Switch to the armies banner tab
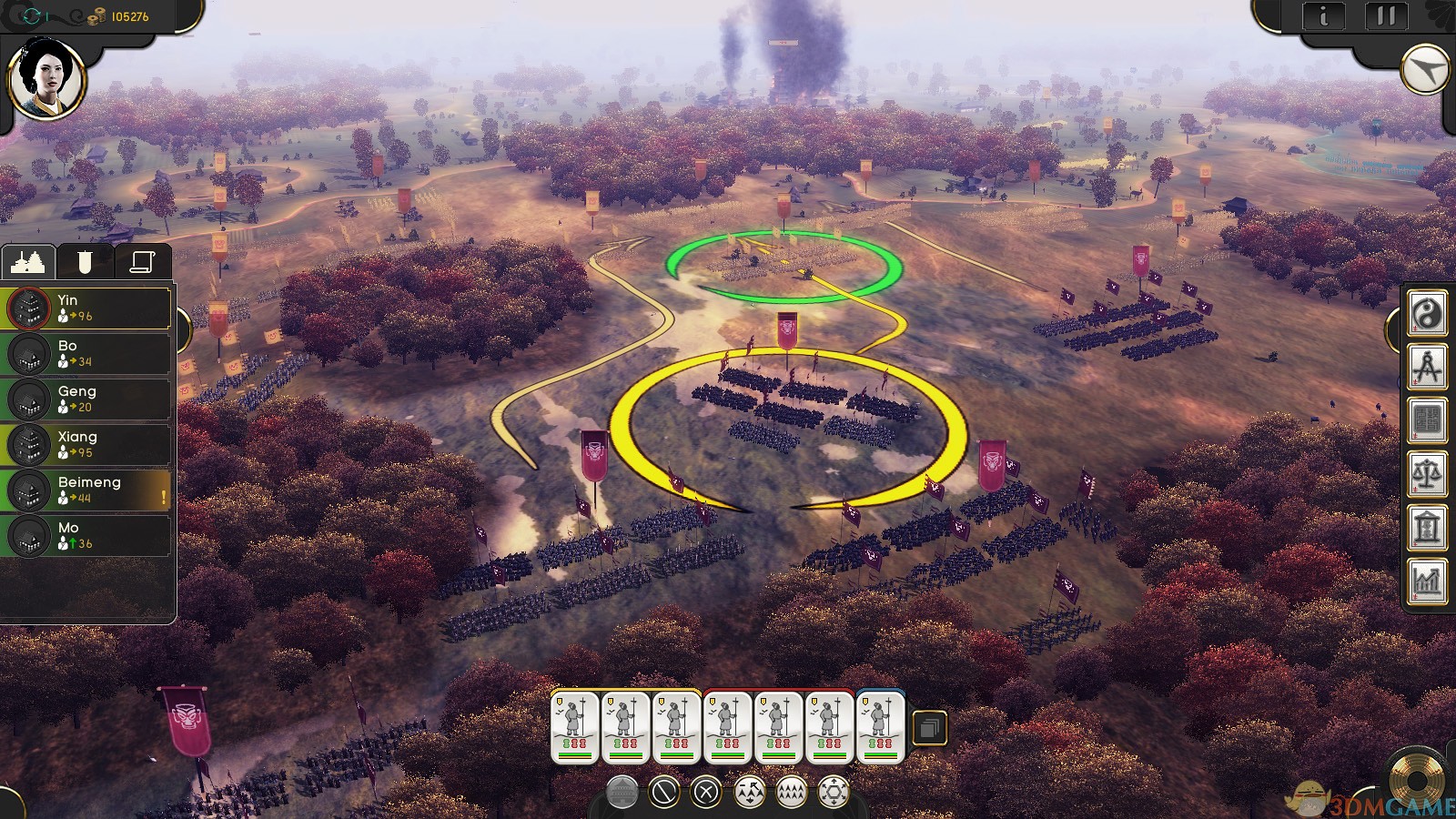 point(85,262)
